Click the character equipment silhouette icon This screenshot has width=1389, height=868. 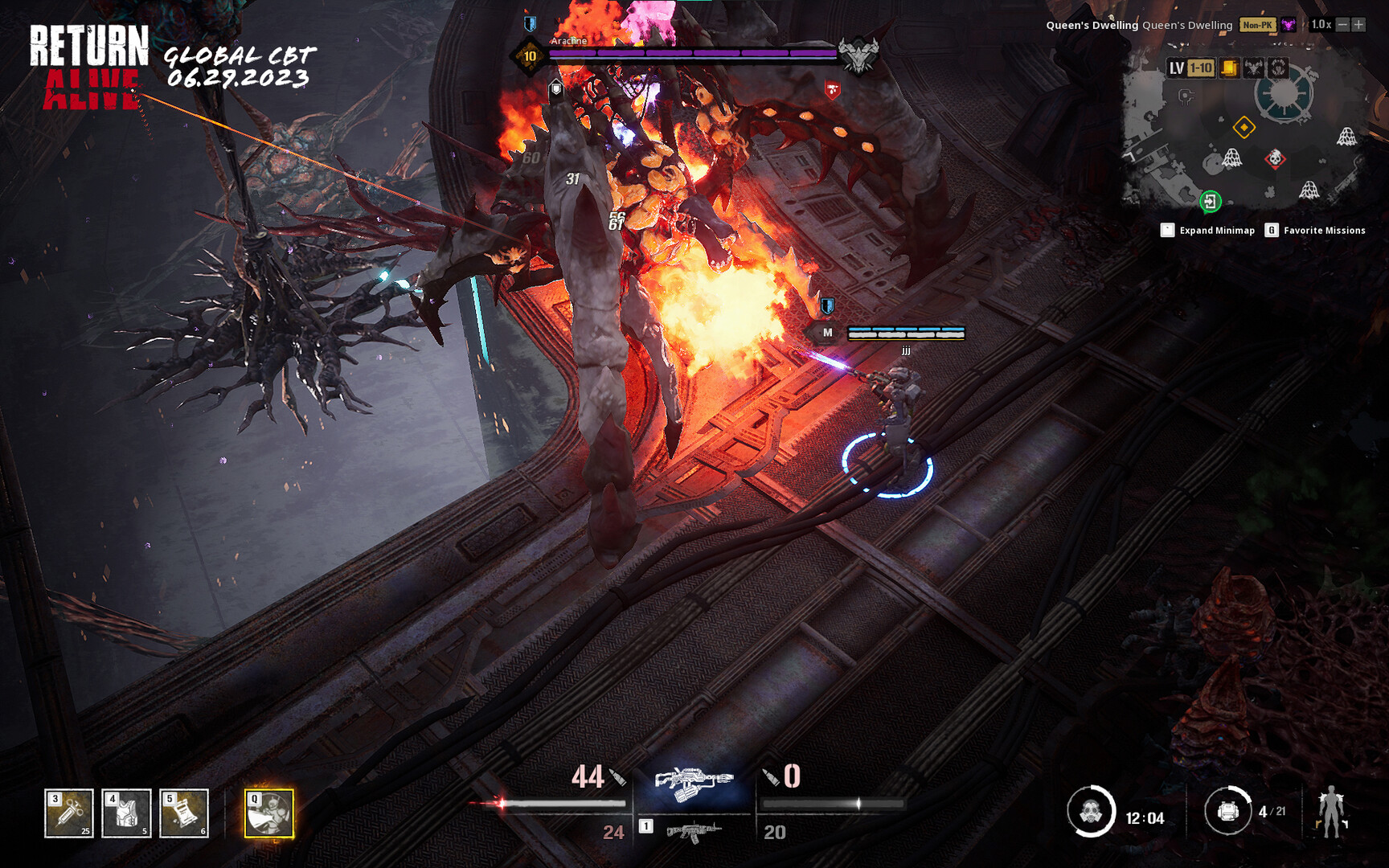[x=1332, y=812]
